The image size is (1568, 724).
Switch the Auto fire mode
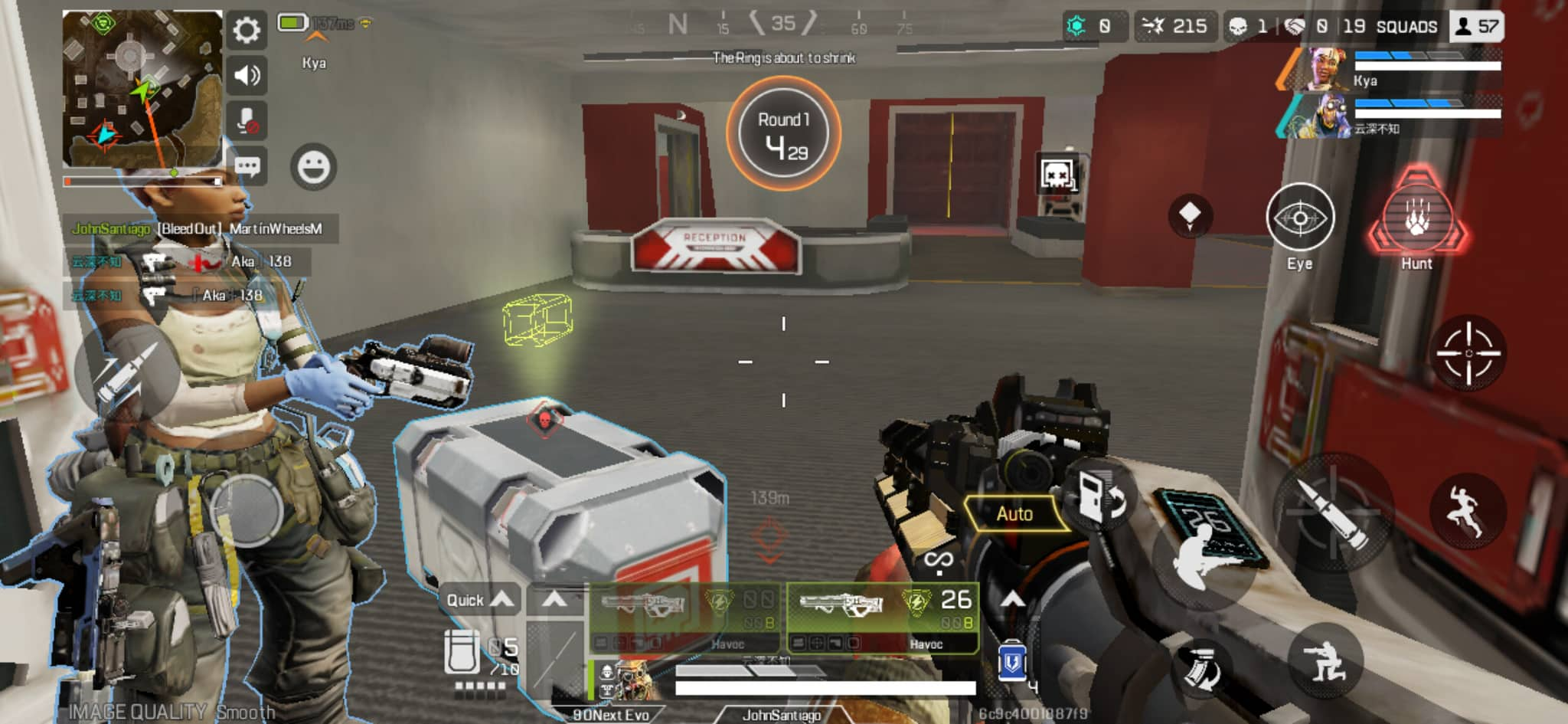[1014, 513]
